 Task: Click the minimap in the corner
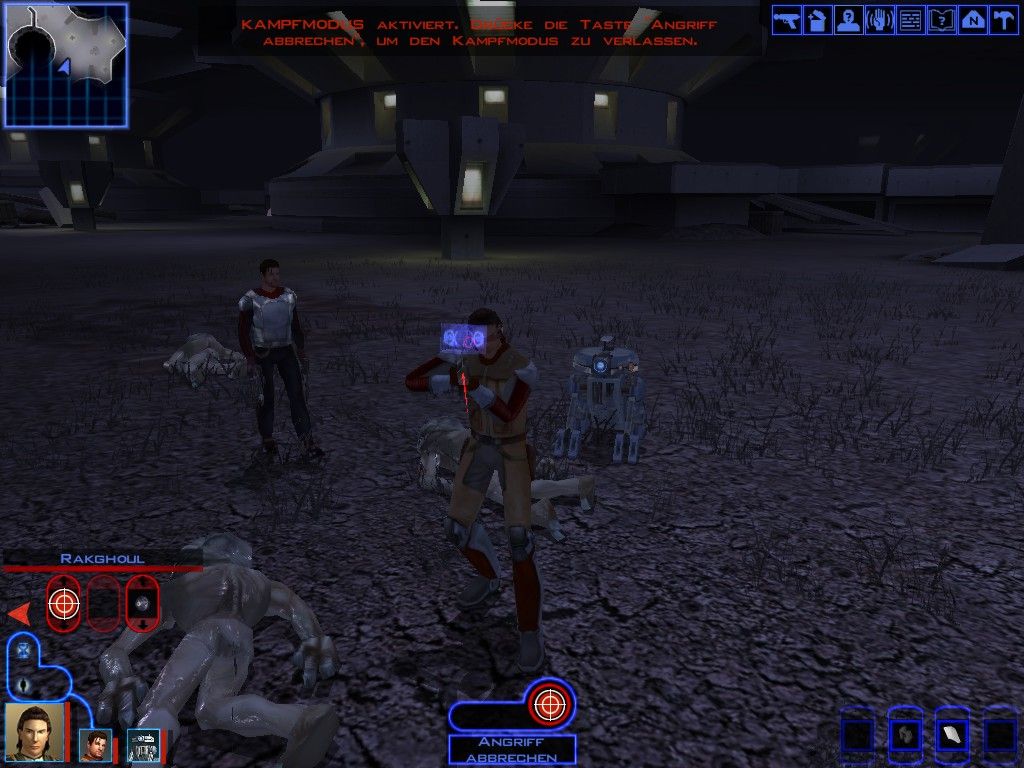click(66, 65)
